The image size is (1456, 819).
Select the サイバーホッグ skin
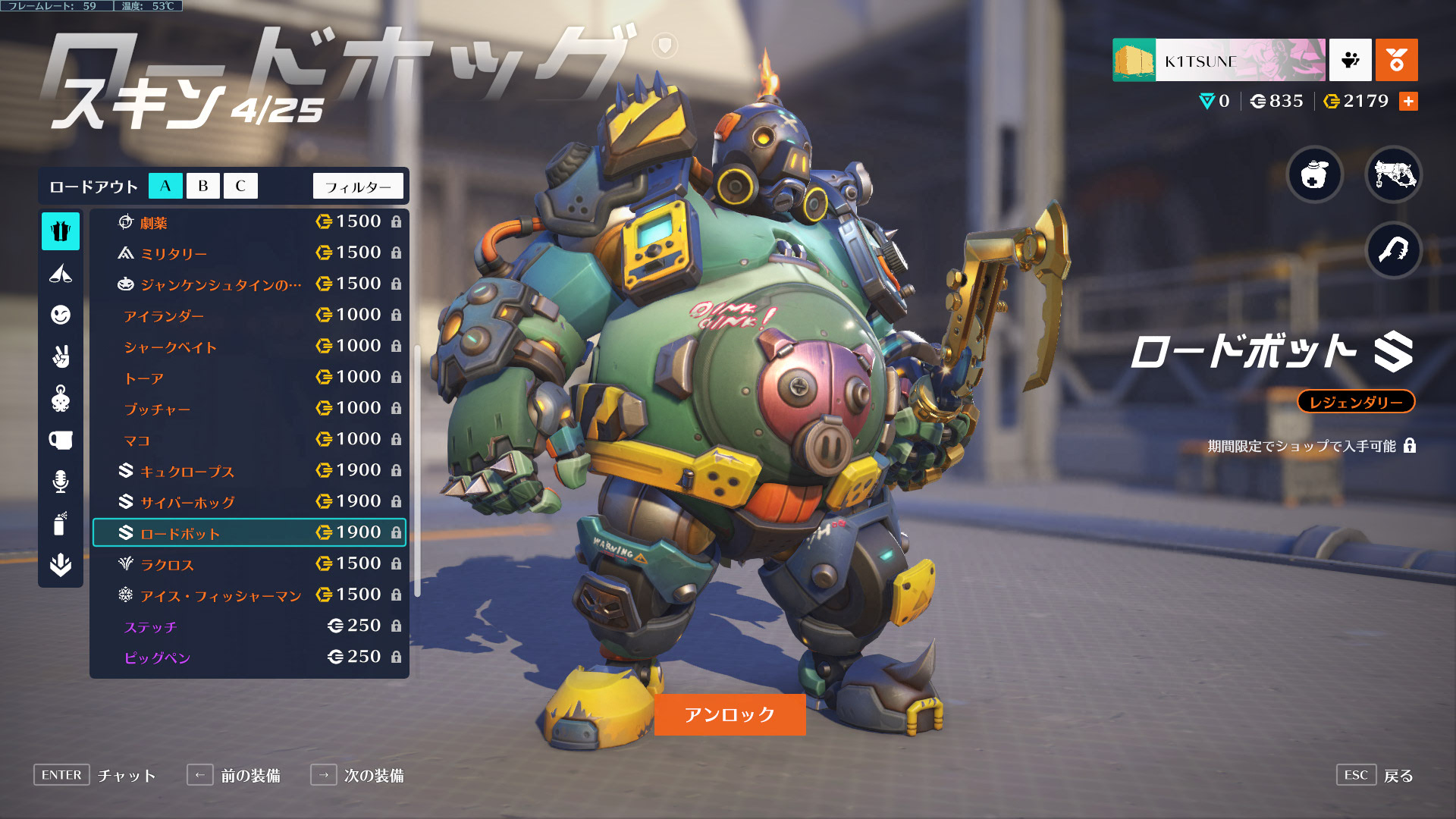coord(249,502)
